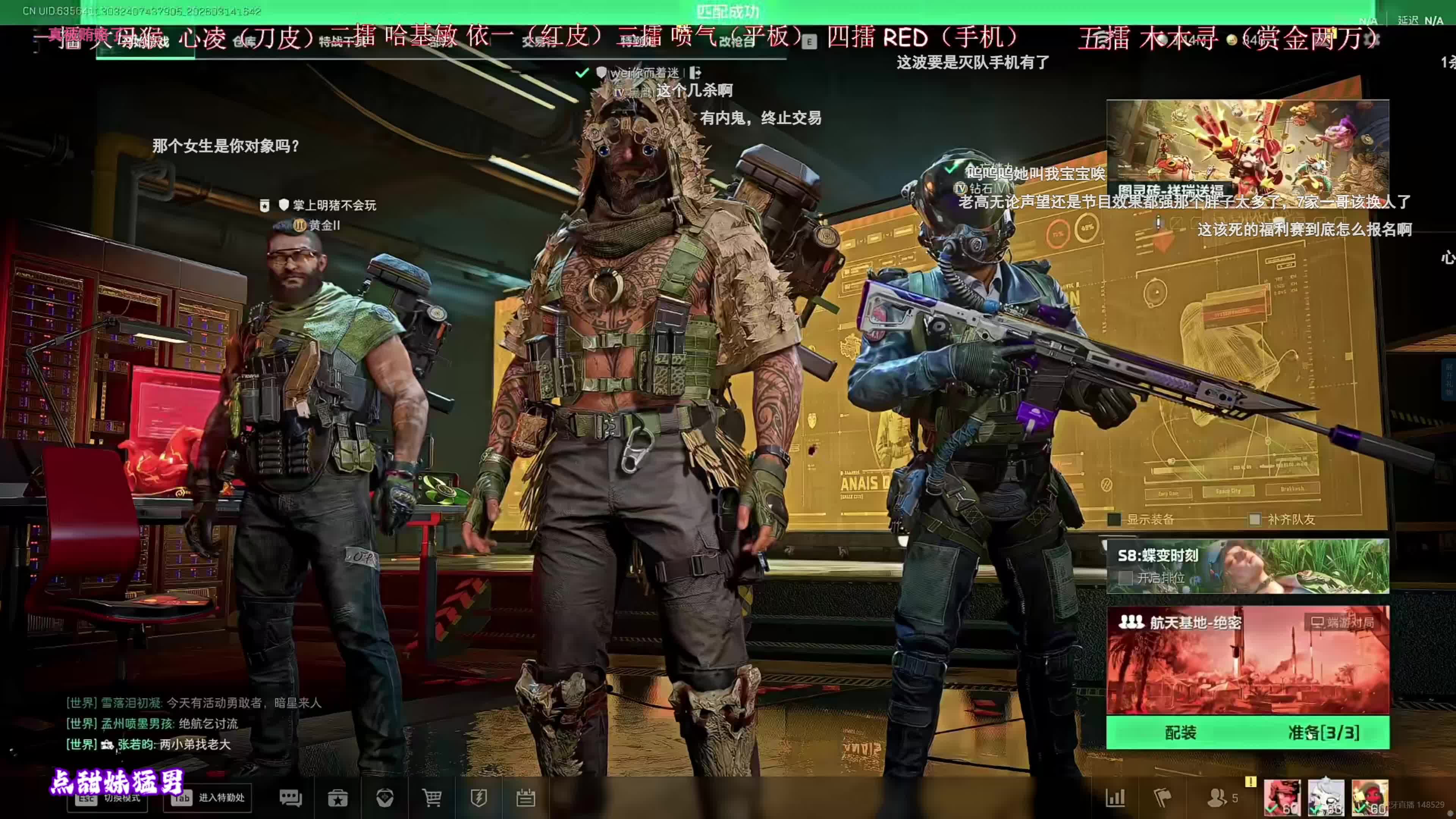Tick the 开启排位 ranked checkbox
Image resolution: width=1456 pixels, height=819 pixels.
(1125, 578)
